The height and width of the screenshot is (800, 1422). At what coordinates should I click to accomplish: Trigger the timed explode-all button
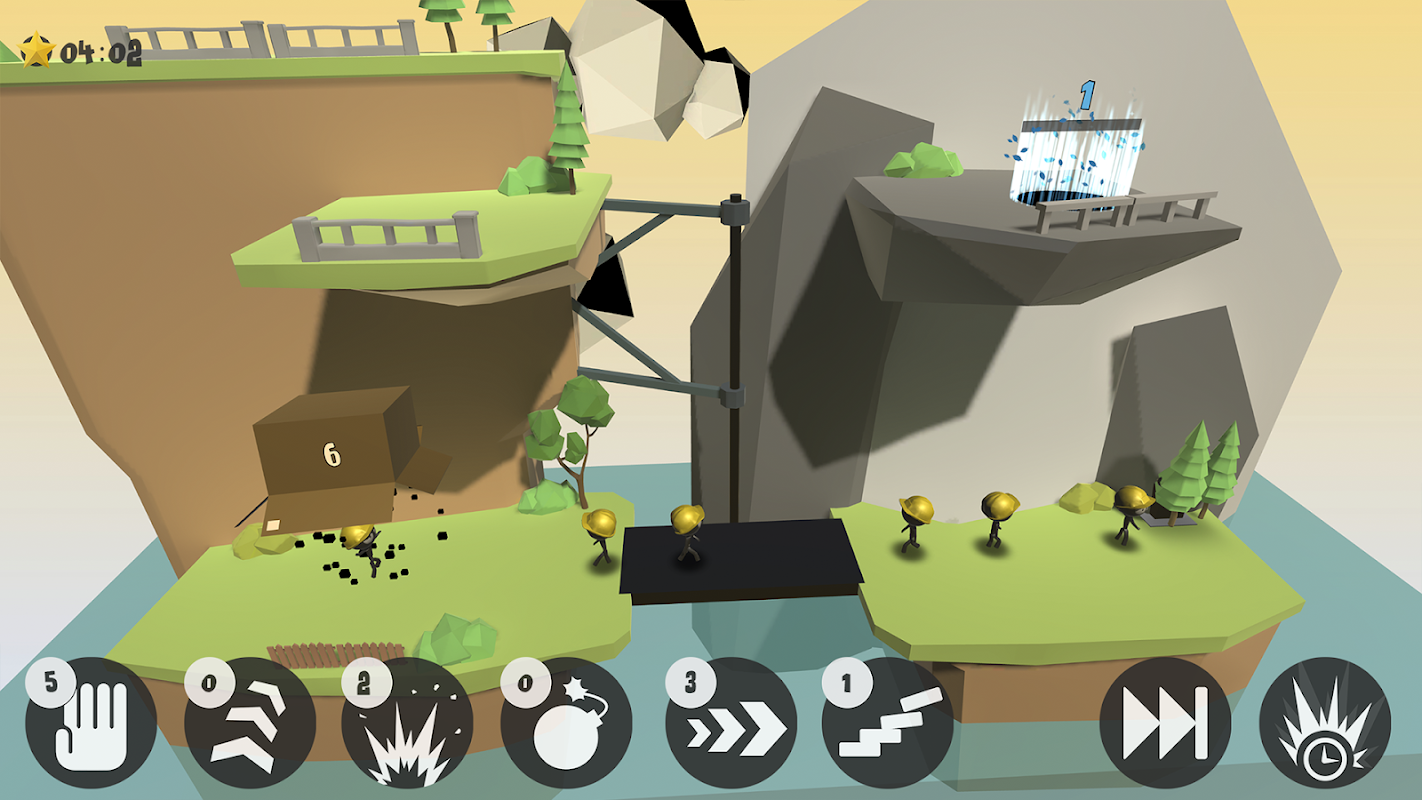tap(1324, 722)
